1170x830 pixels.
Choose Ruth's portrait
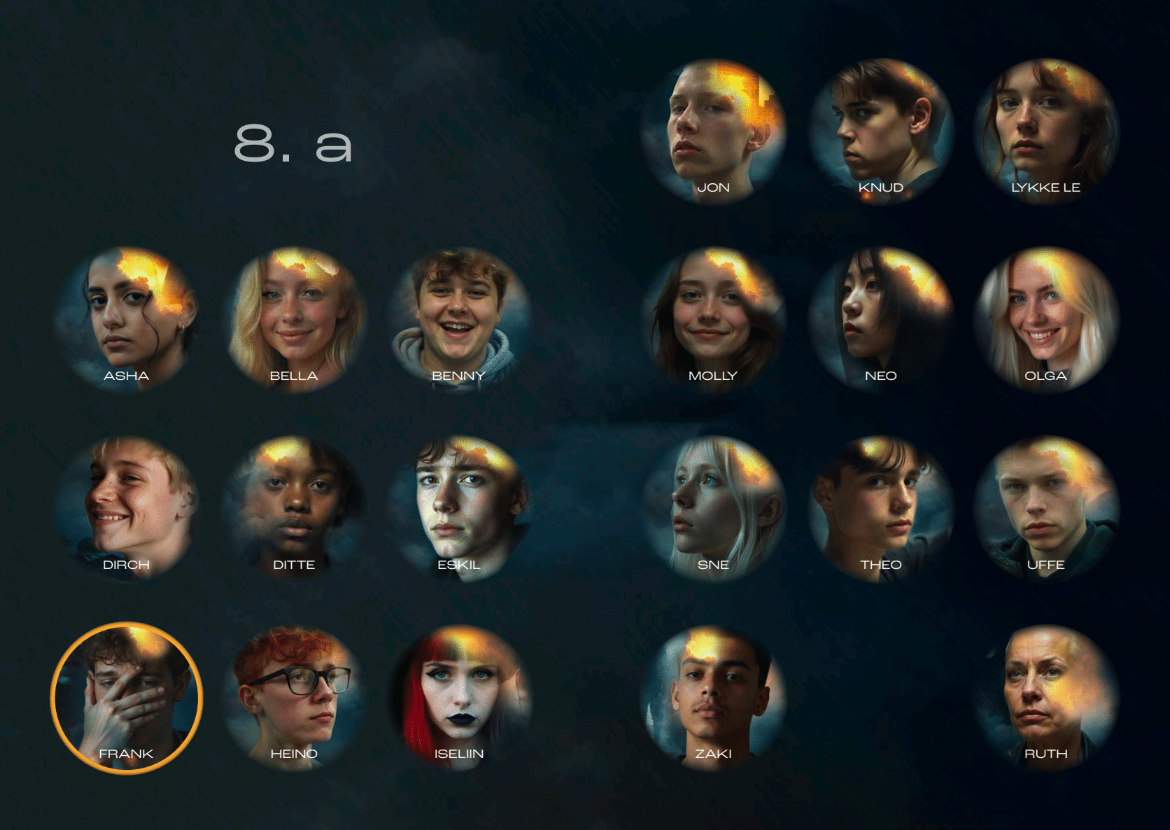1046,697
